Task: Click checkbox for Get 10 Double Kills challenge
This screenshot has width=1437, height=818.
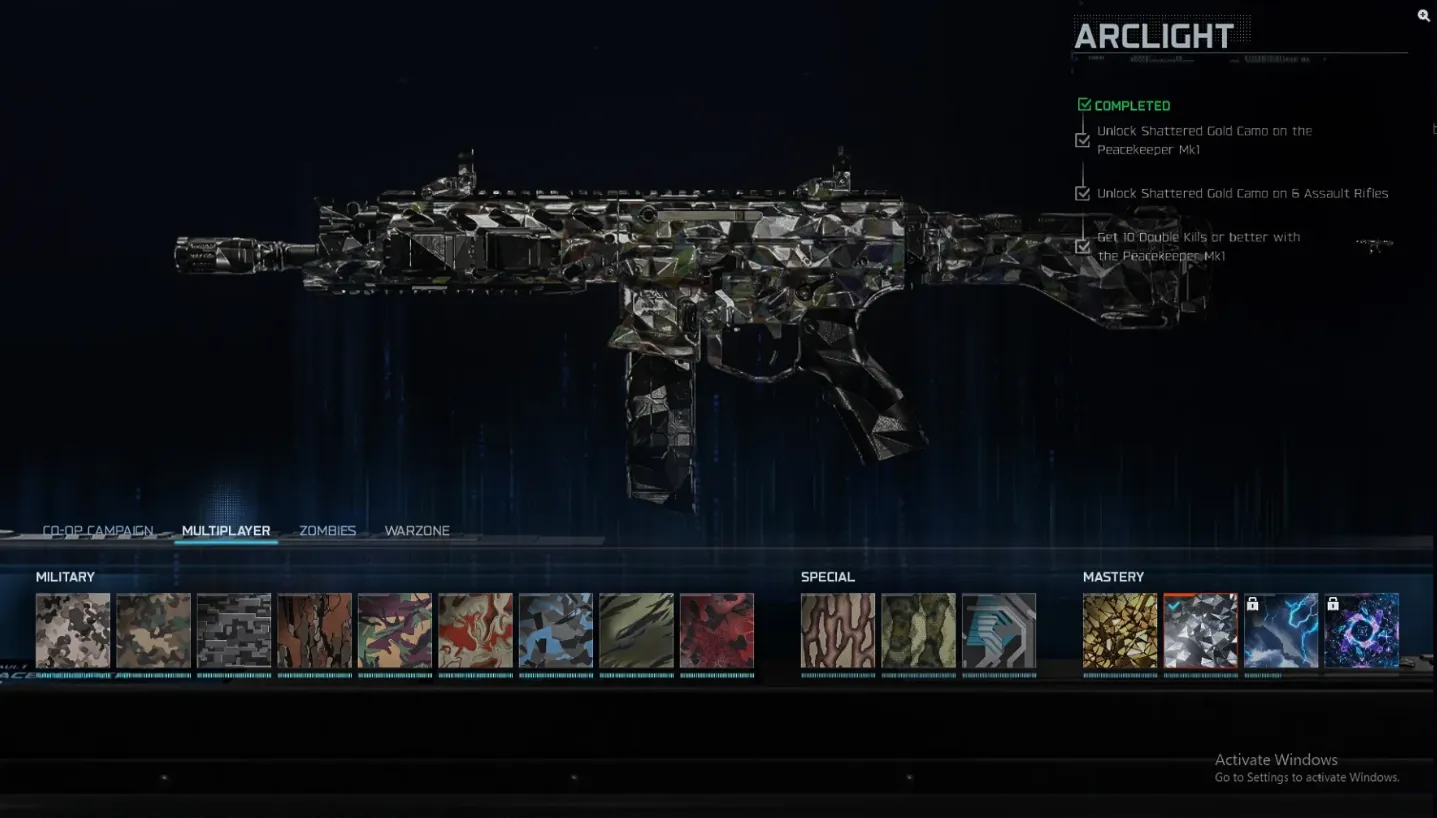Action: point(1083,246)
